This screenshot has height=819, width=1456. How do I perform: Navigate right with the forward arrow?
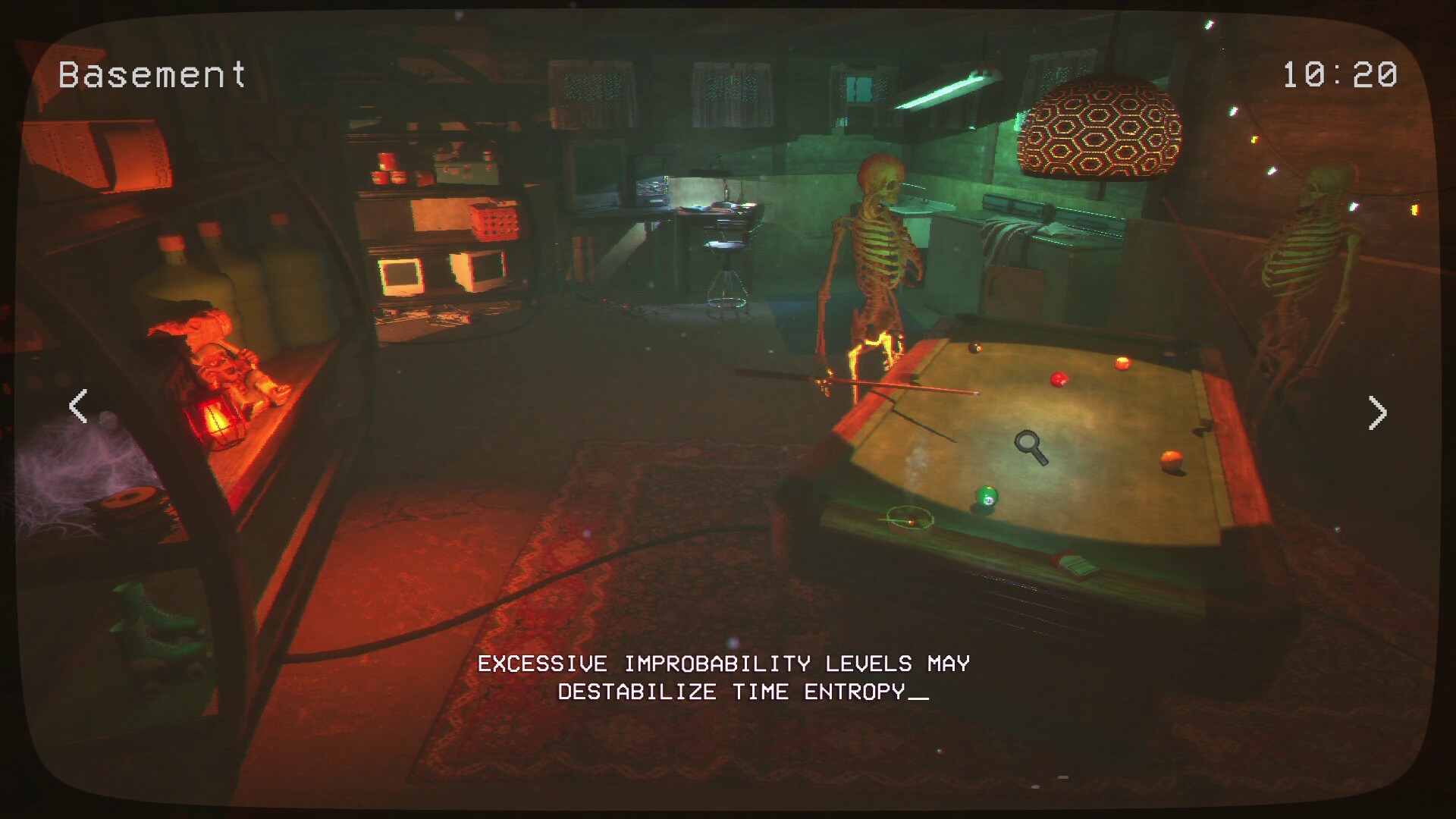(1379, 412)
